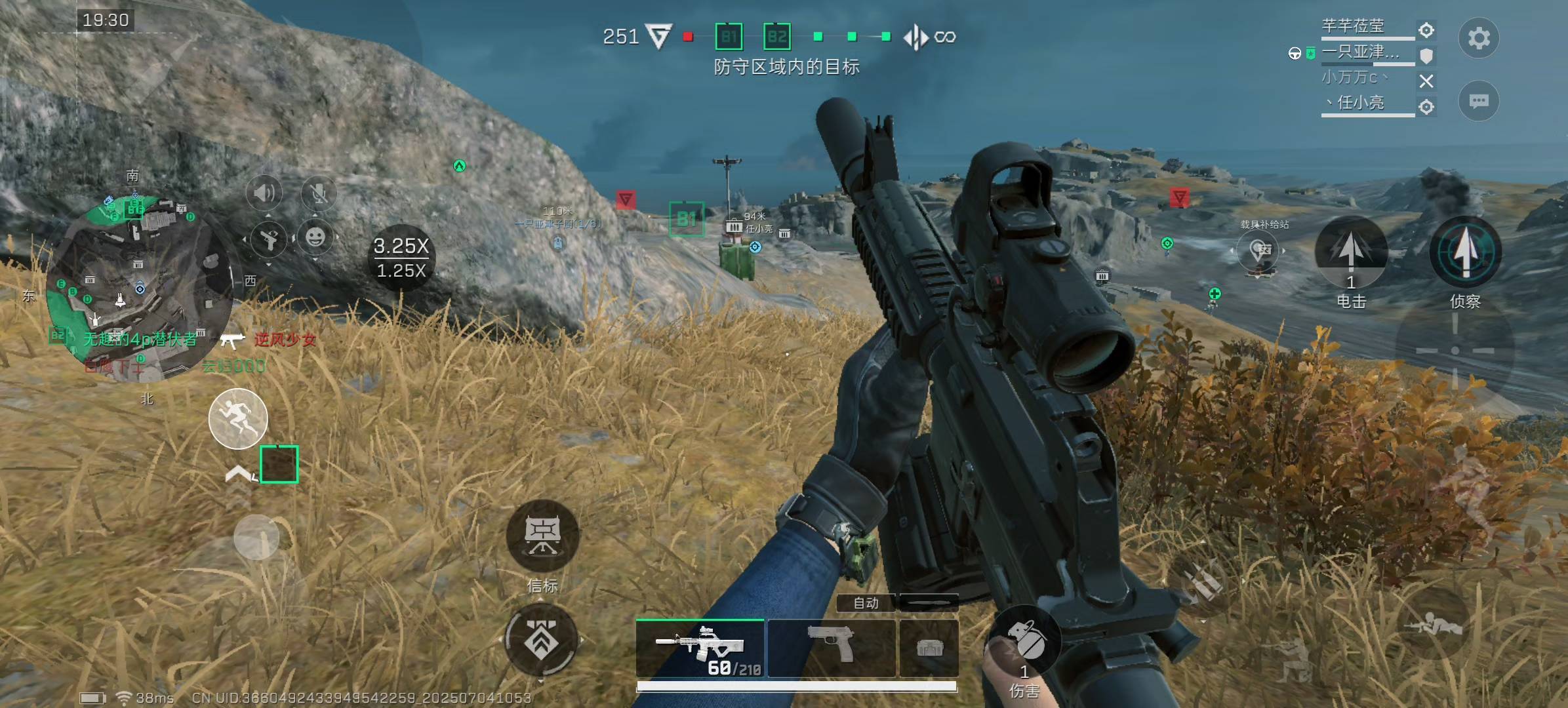The image size is (1568, 708).
Task: Open the chat message bubble
Action: click(1478, 101)
